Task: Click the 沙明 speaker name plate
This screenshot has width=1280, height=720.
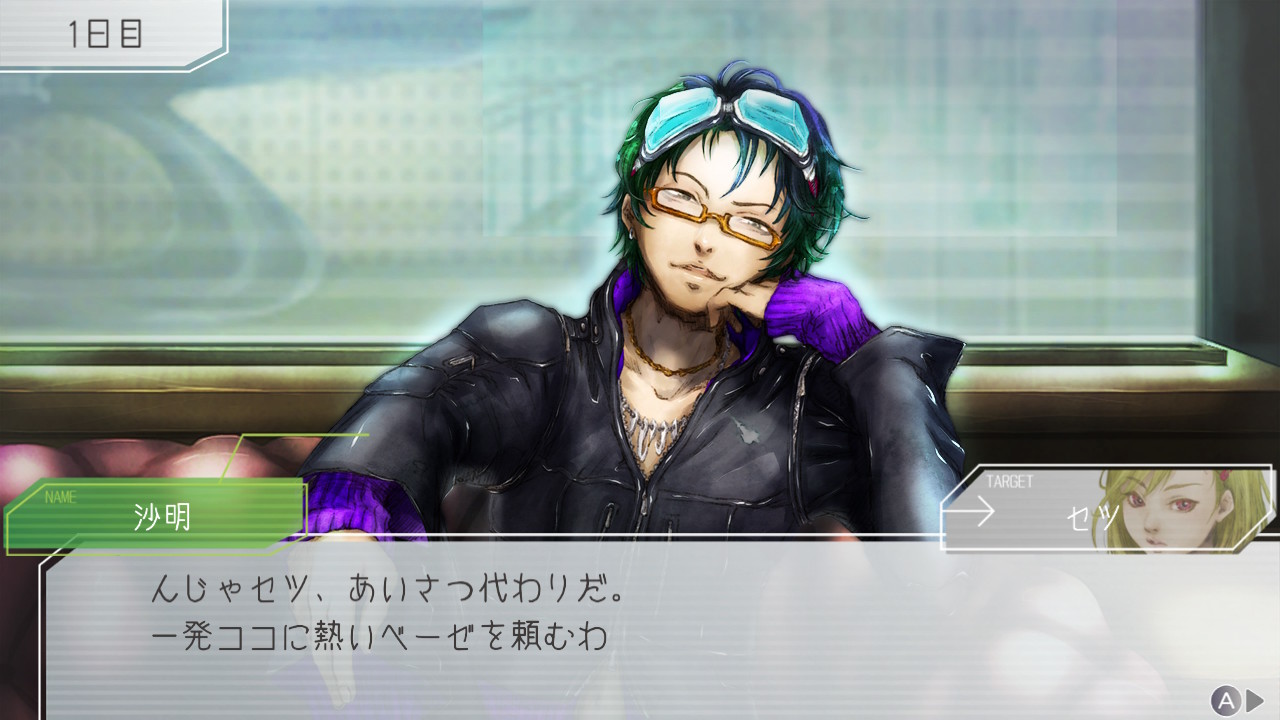Action: click(160, 516)
